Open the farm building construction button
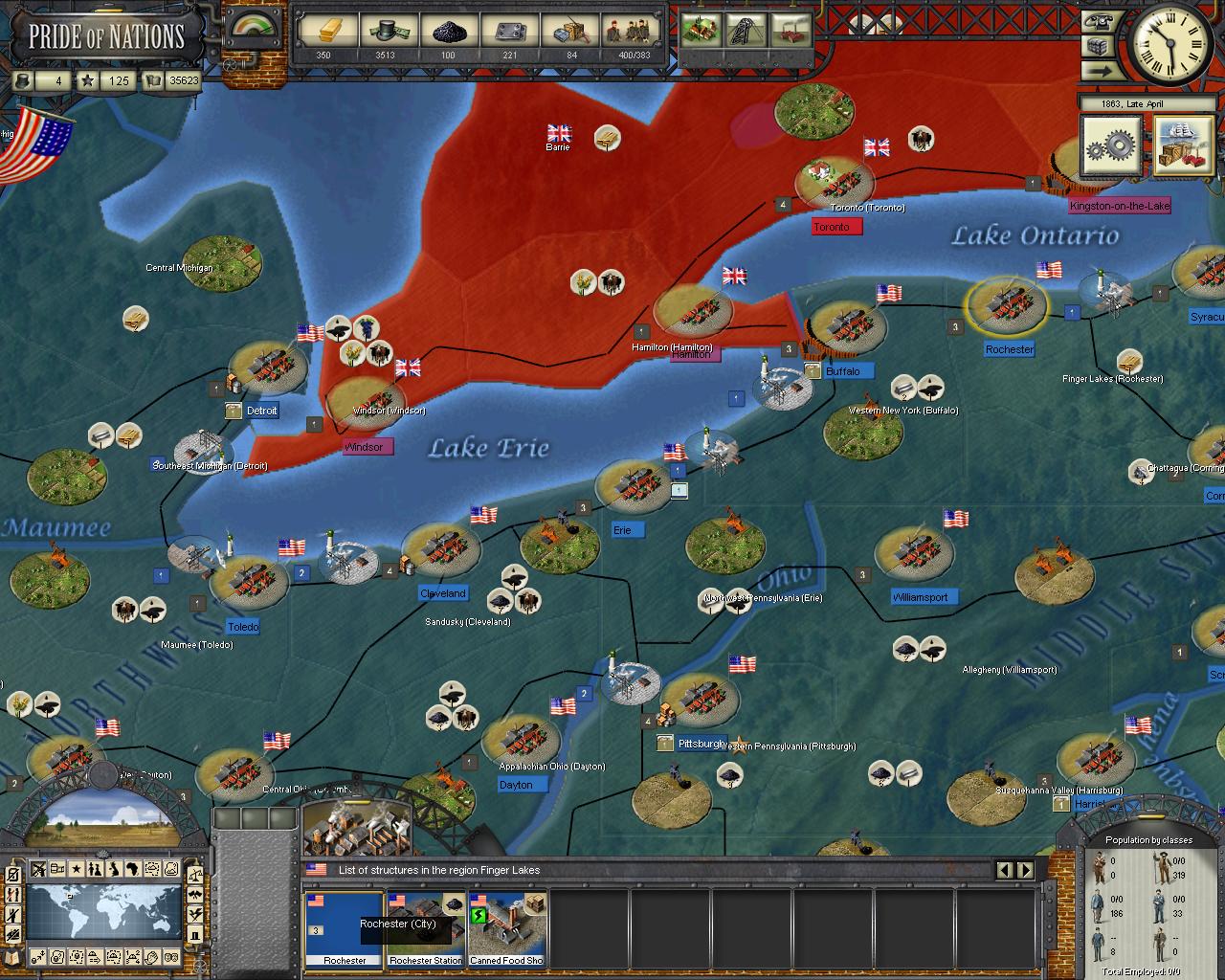 702,29
